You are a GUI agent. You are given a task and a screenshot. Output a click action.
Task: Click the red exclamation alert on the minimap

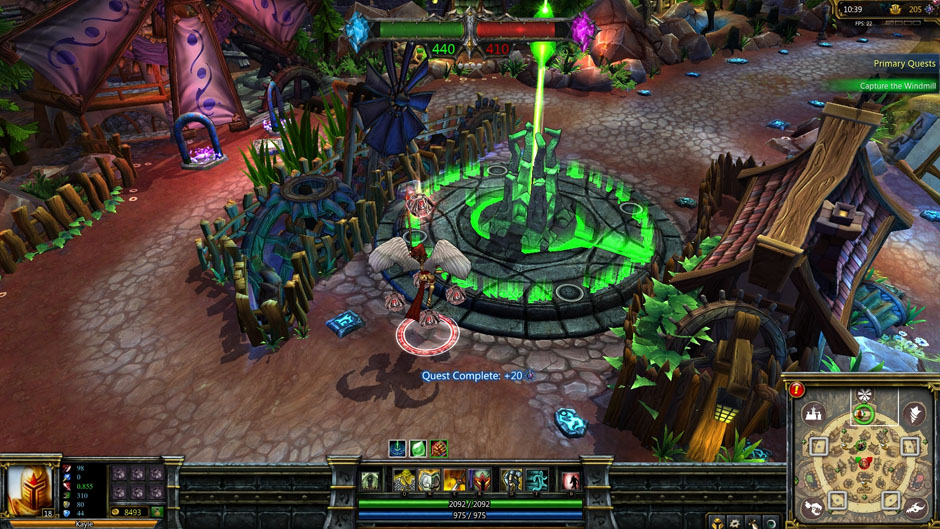[796, 390]
